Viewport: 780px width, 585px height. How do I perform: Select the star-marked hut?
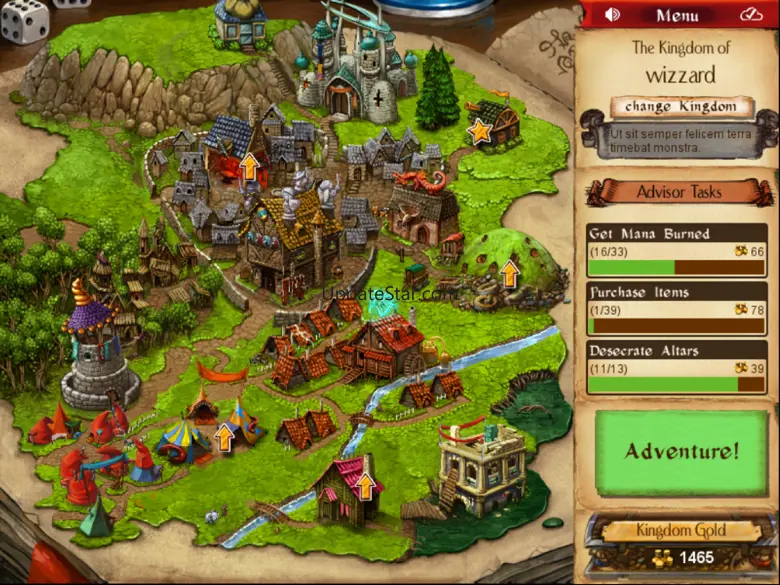[481, 130]
